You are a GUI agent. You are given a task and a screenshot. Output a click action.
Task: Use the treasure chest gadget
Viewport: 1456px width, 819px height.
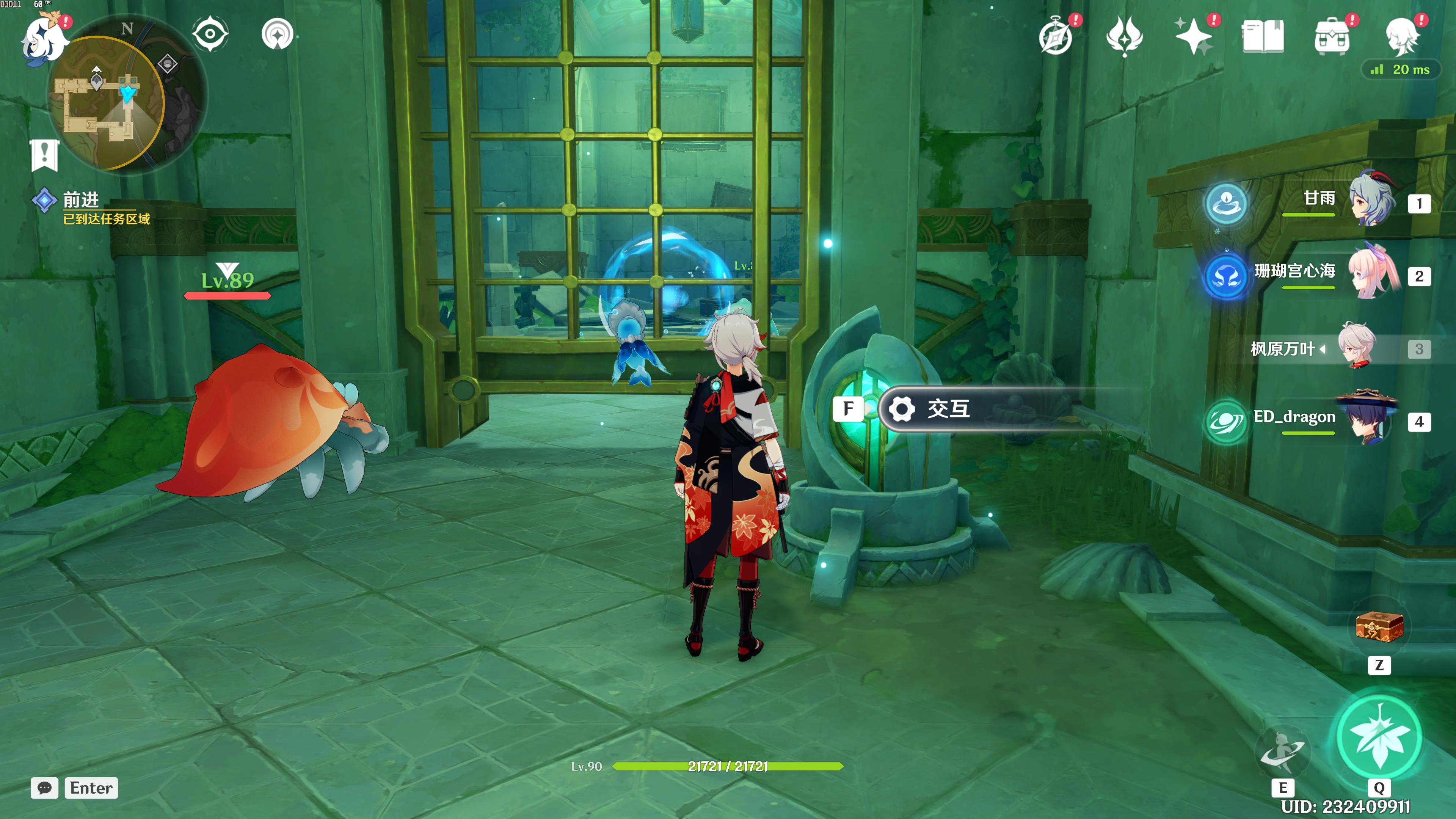coord(1379,627)
